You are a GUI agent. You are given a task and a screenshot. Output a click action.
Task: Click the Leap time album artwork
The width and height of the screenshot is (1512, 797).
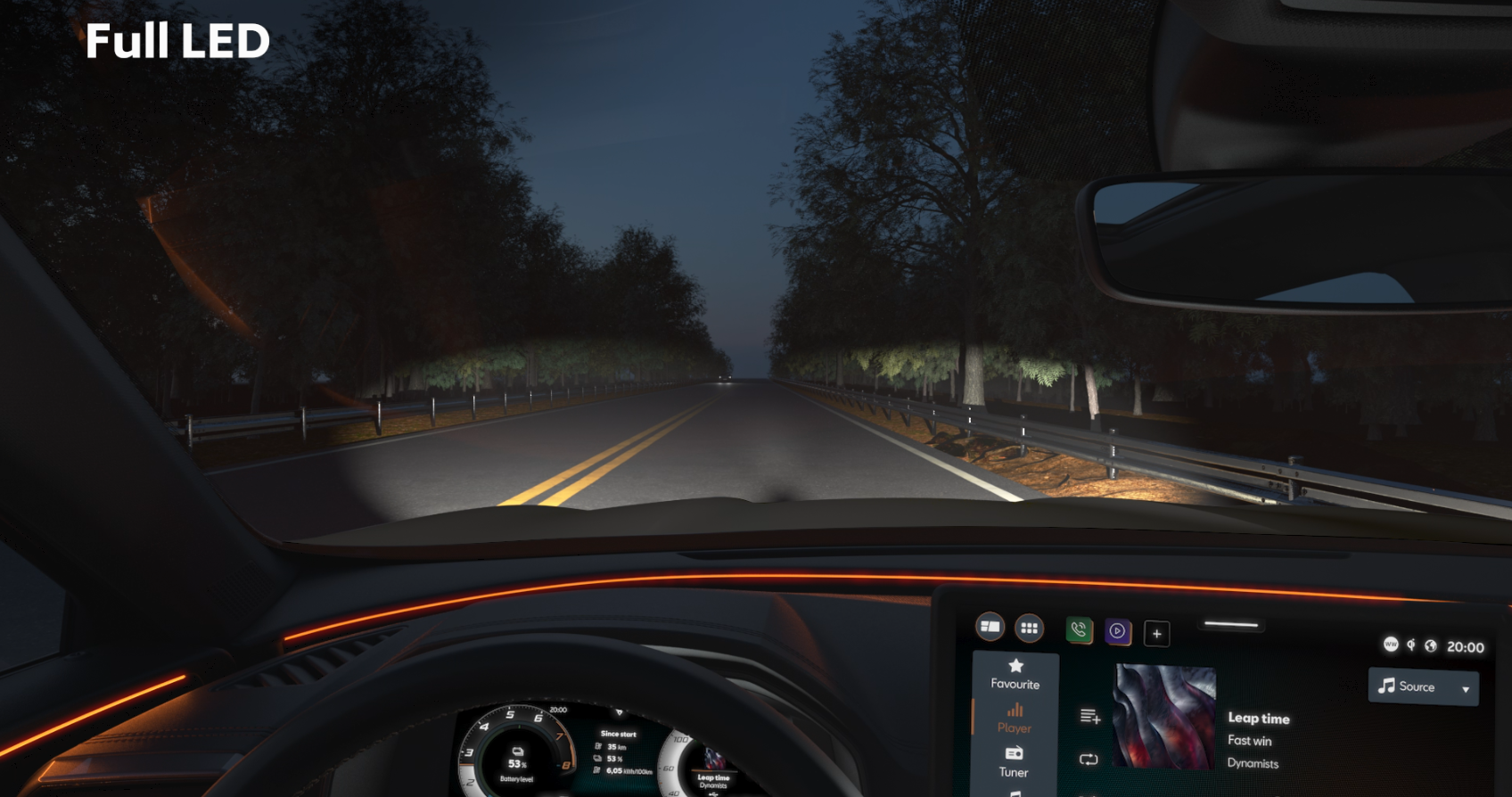click(x=1164, y=717)
